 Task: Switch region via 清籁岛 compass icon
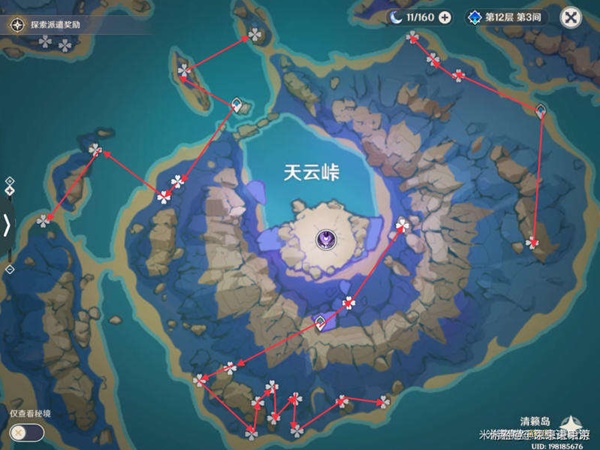pos(573,423)
